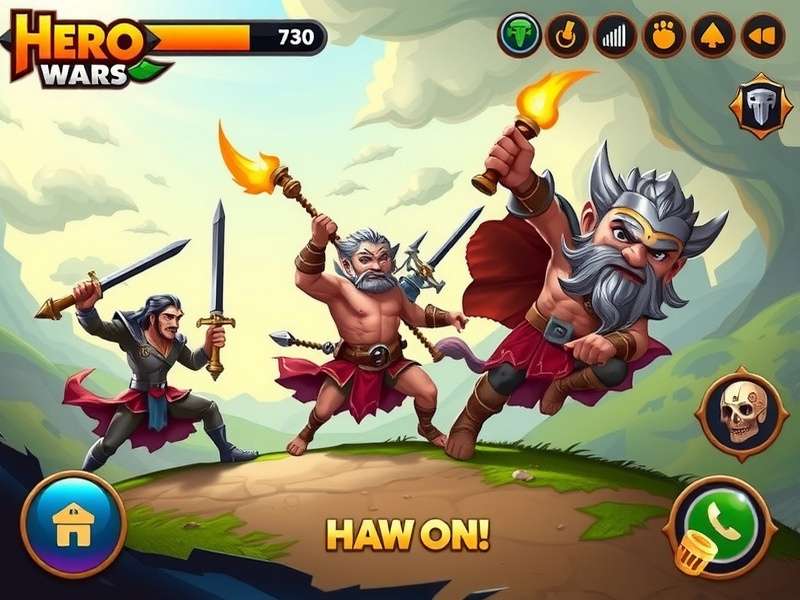Click the green monster head icon

pyautogui.click(x=519, y=36)
